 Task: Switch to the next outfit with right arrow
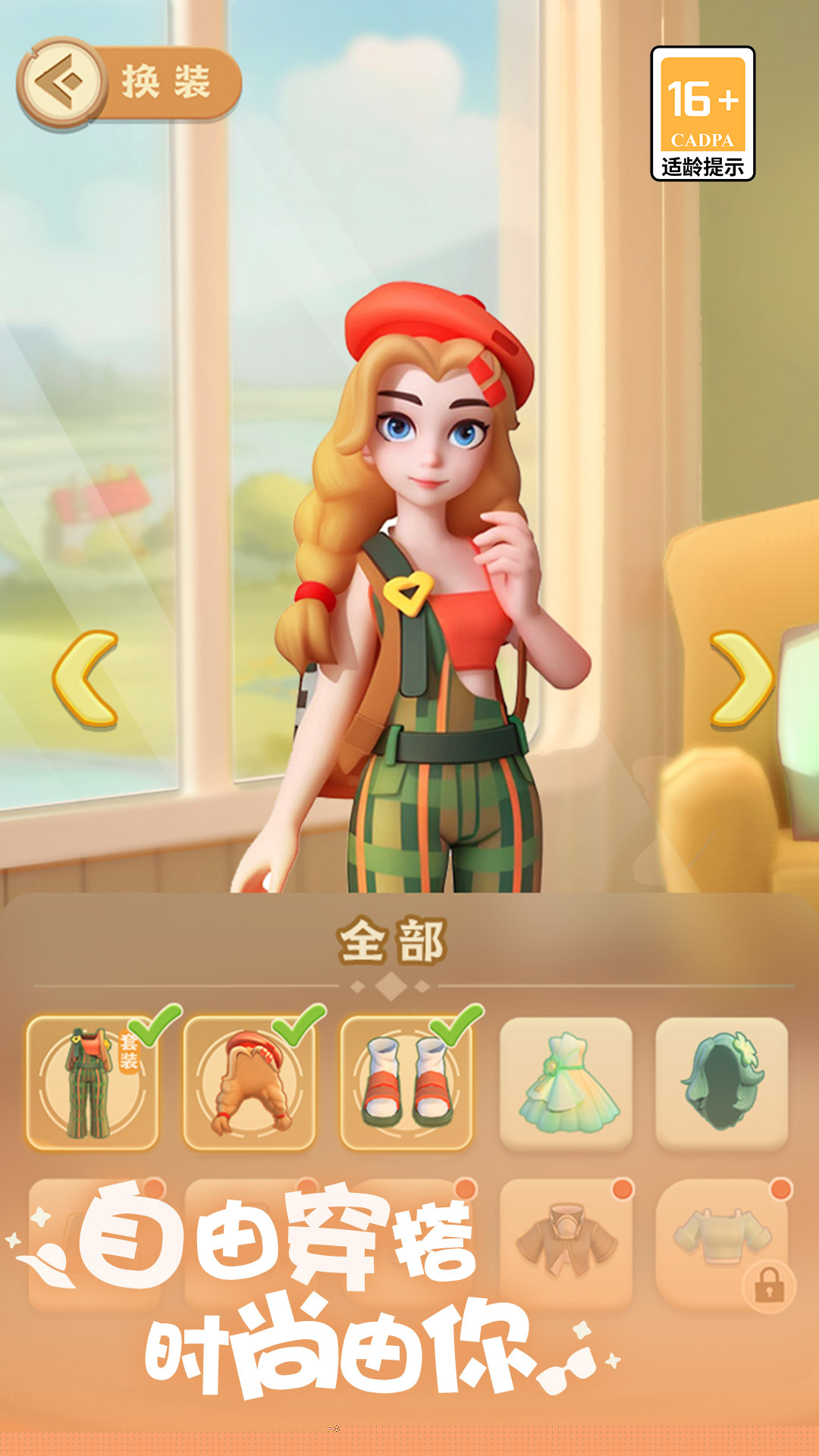tap(740, 679)
